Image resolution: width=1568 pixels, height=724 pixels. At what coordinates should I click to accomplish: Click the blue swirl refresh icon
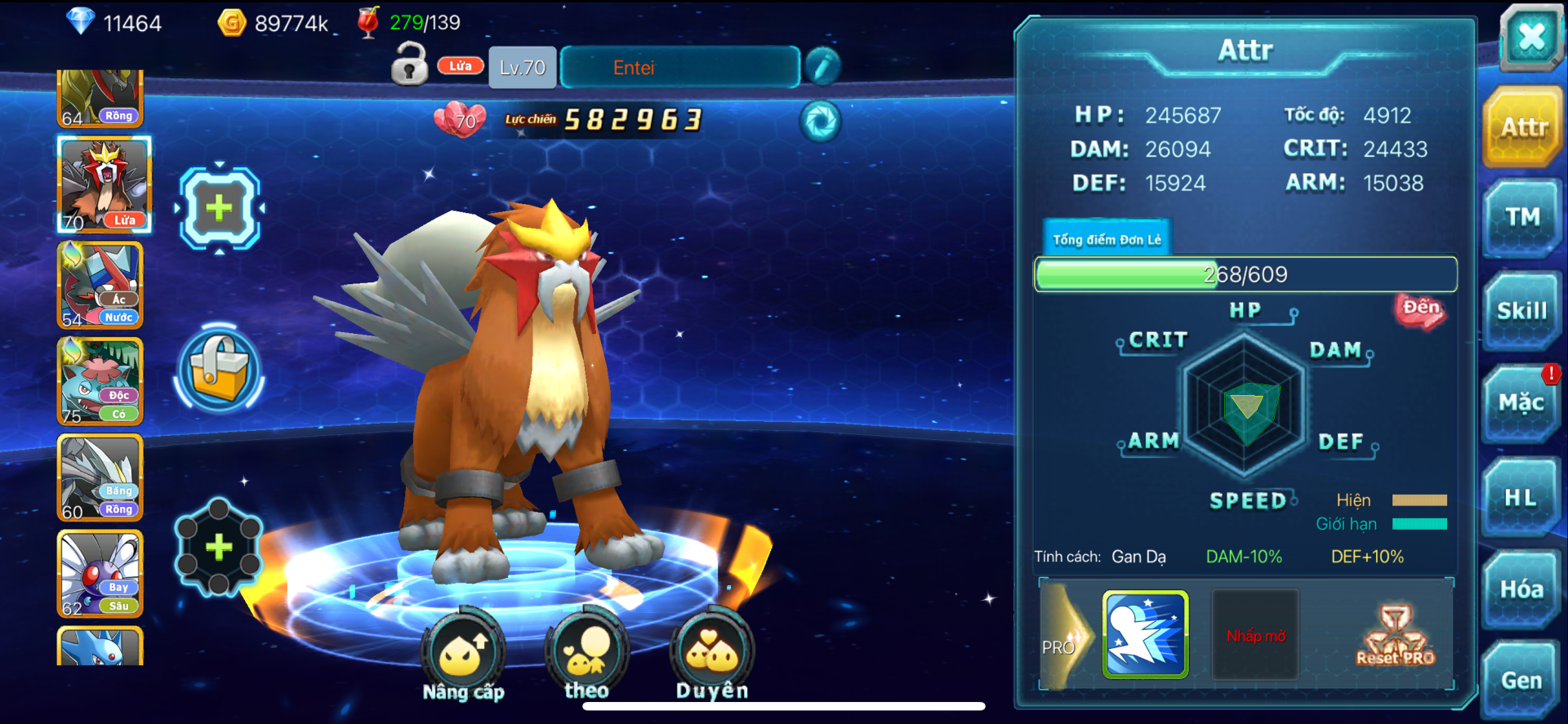[x=820, y=122]
